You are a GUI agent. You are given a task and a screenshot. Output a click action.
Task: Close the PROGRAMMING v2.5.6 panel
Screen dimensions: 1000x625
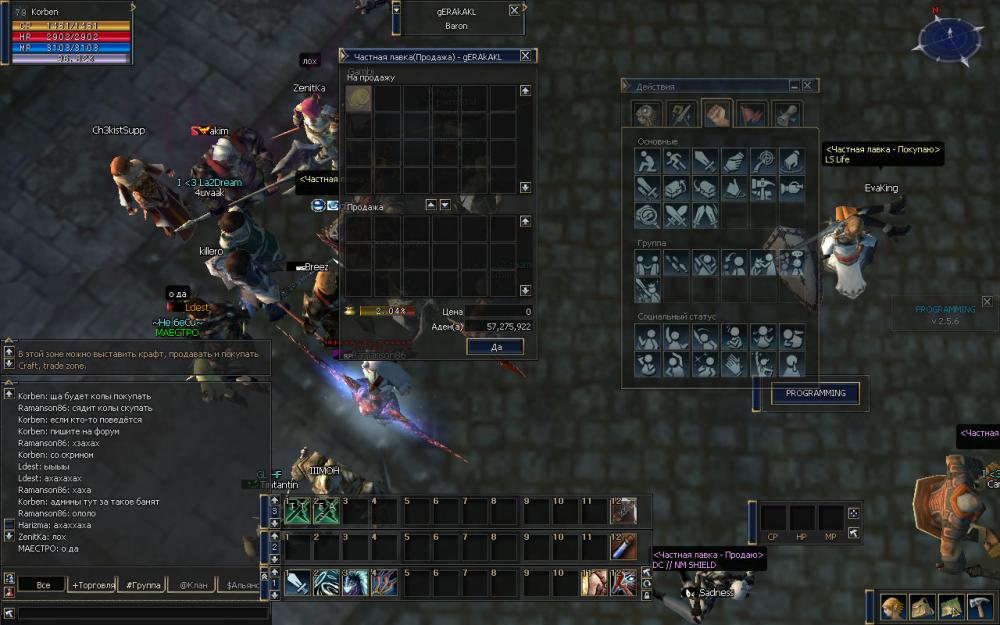(x=986, y=301)
